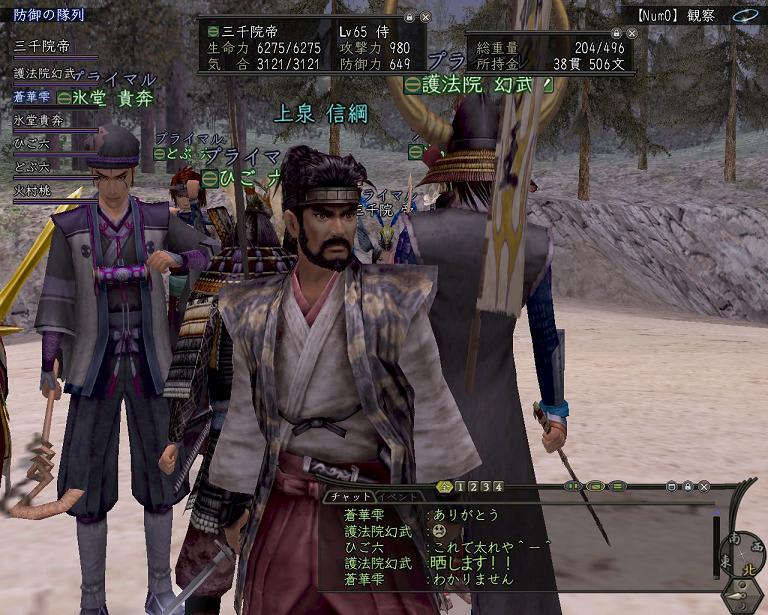The height and width of the screenshot is (615, 768).
Task: Open the チャット chat tab
Action: 349,496
